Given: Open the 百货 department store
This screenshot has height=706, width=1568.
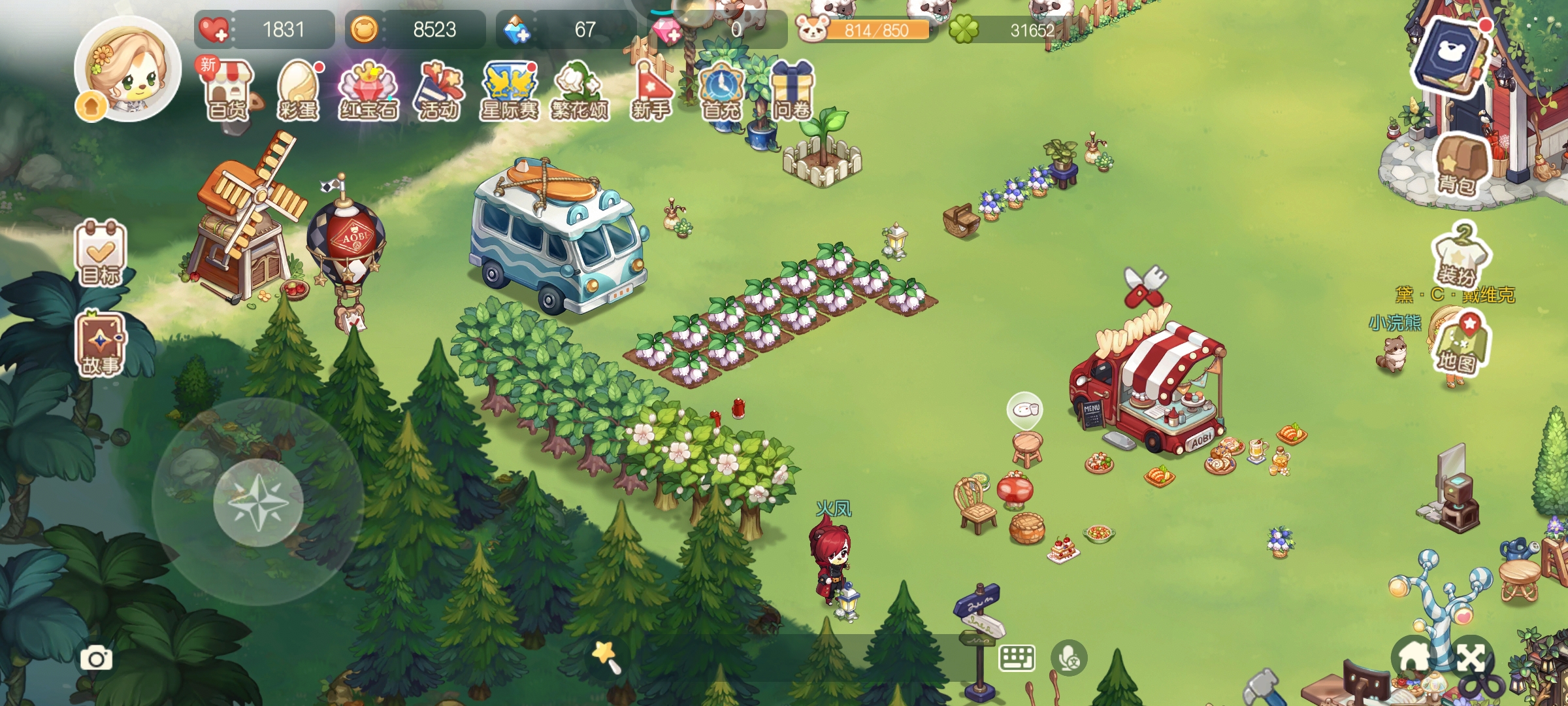Looking at the screenshot, I should pyautogui.click(x=228, y=90).
